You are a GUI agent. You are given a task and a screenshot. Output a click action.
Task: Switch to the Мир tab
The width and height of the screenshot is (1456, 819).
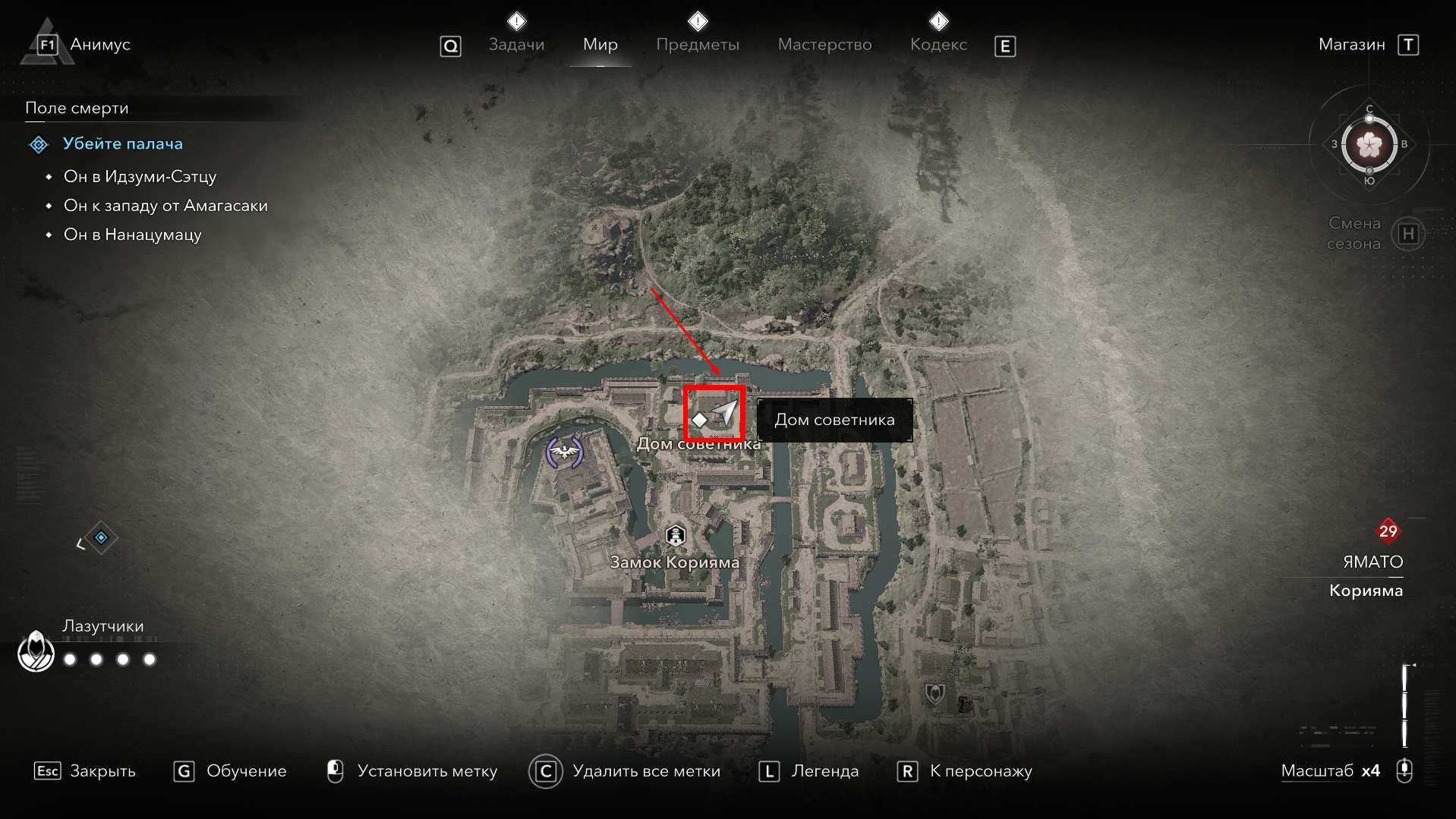click(600, 45)
